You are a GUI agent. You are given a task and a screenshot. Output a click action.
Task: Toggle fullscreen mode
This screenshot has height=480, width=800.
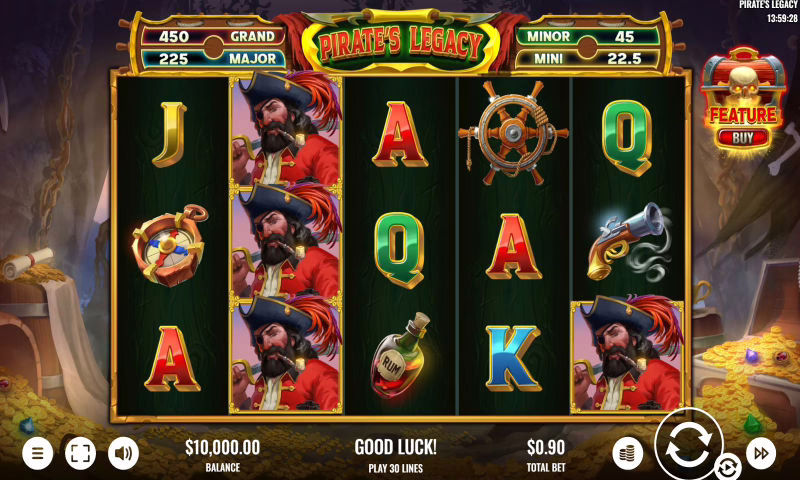point(80,453)
